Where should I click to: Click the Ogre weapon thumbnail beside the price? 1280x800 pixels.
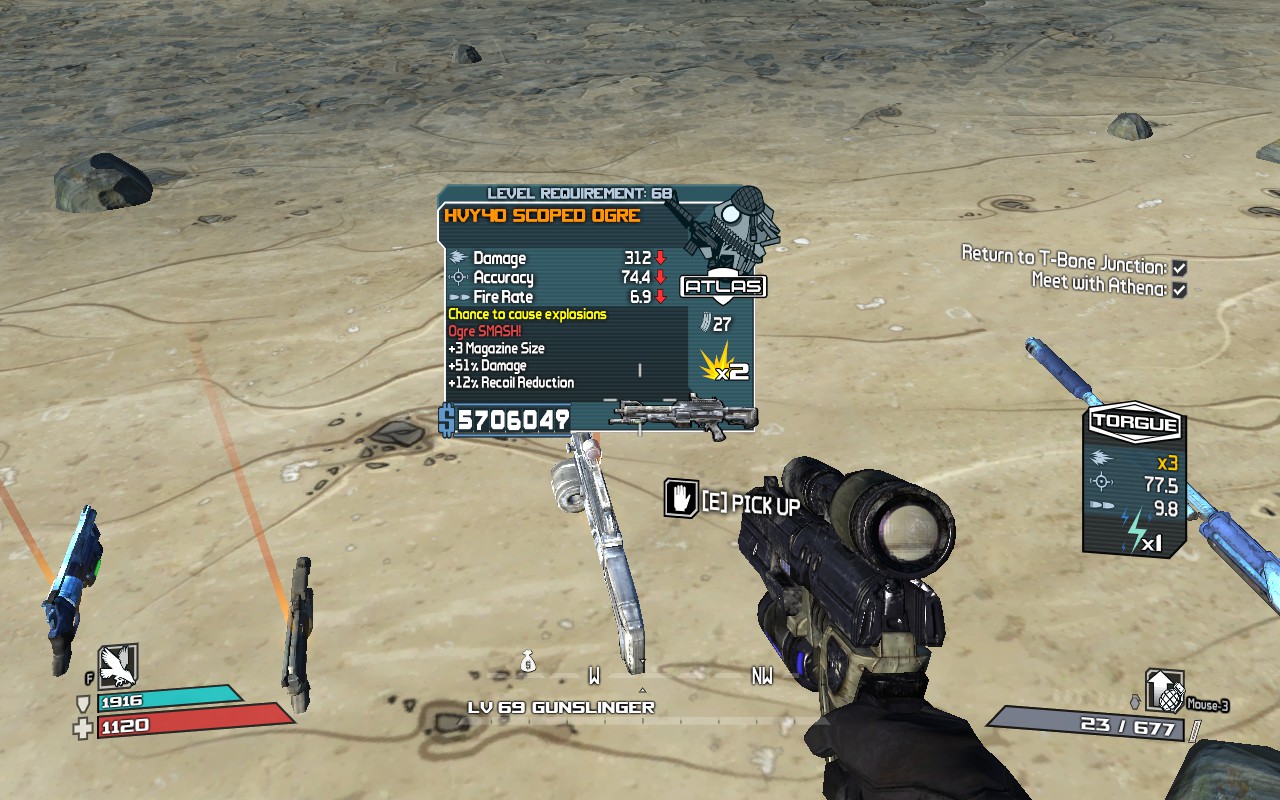(x=682, y=417)
